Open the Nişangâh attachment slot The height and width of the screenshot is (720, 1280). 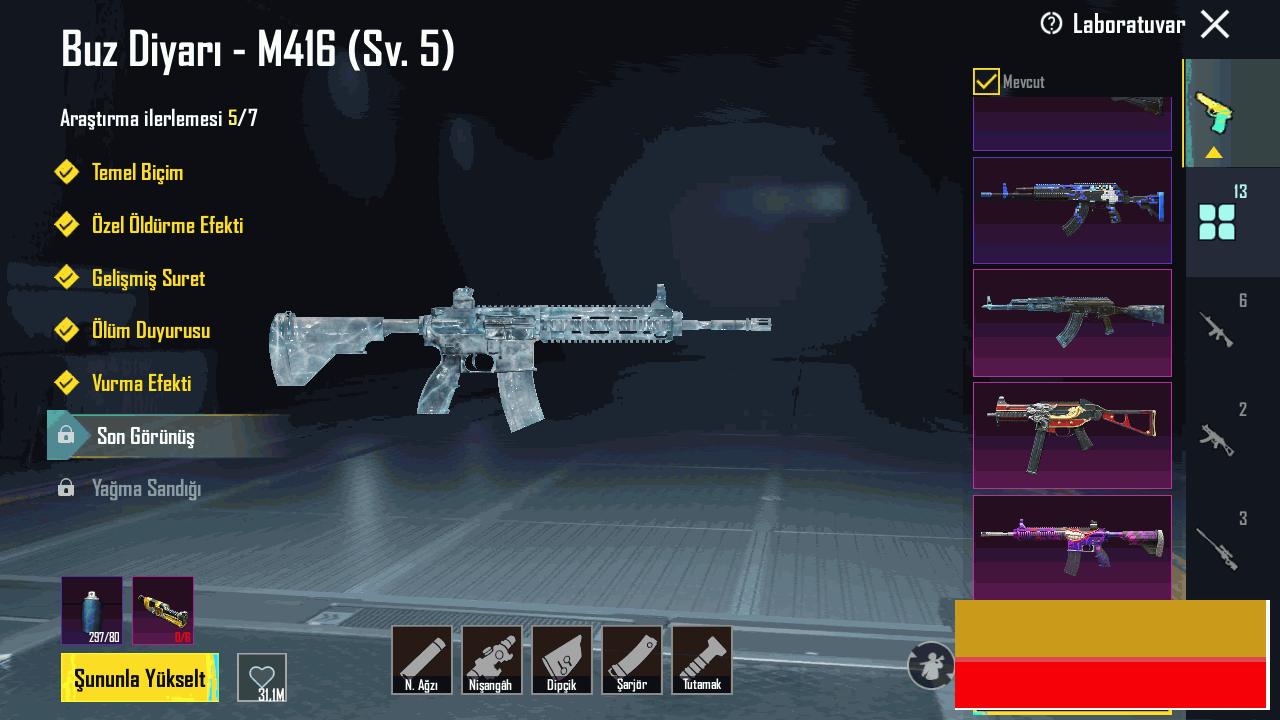pyautogui.click(x=491, y=659)
